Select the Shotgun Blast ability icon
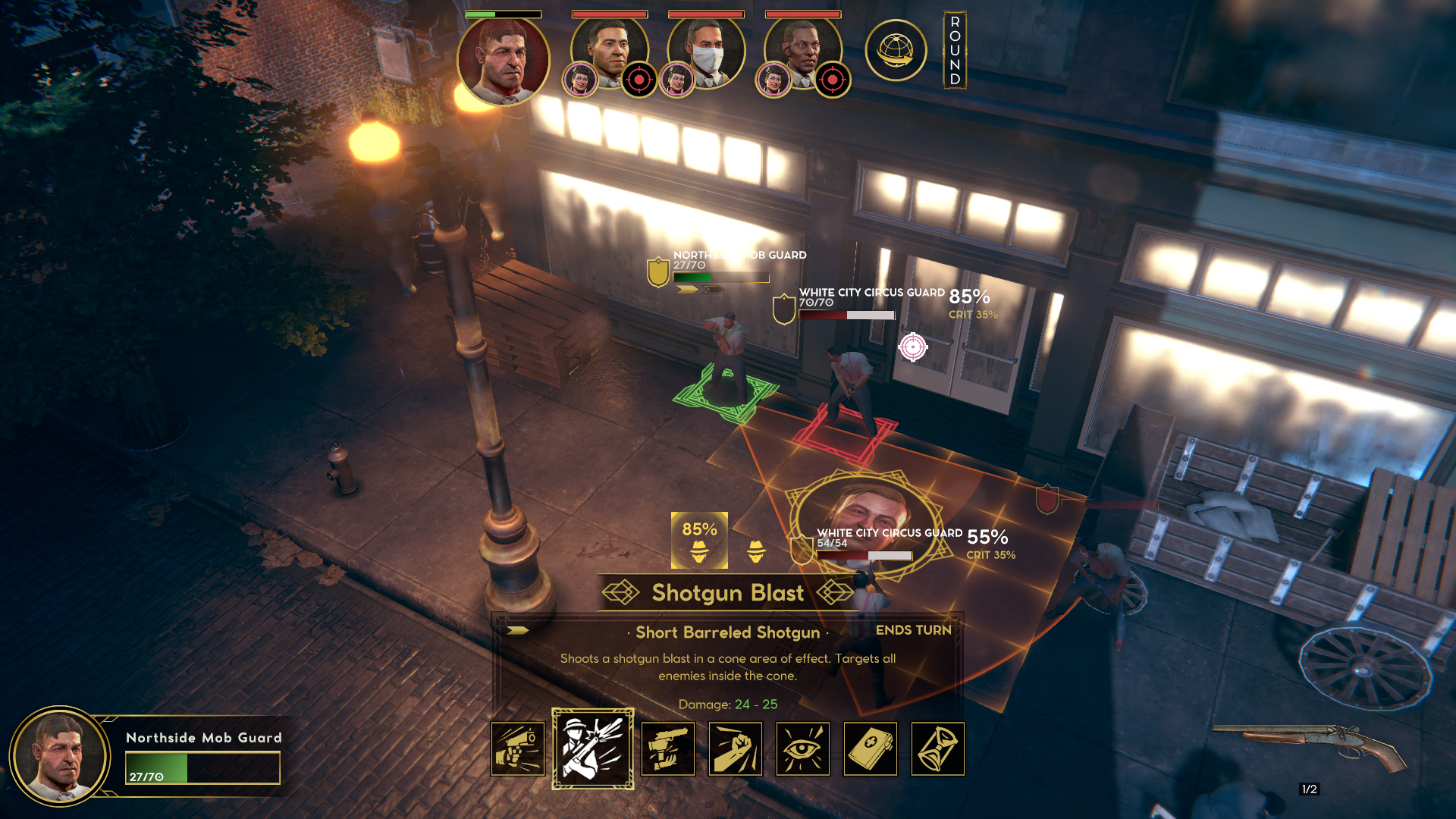Viewport: 1456px width, 819px height. coord(593,748)
